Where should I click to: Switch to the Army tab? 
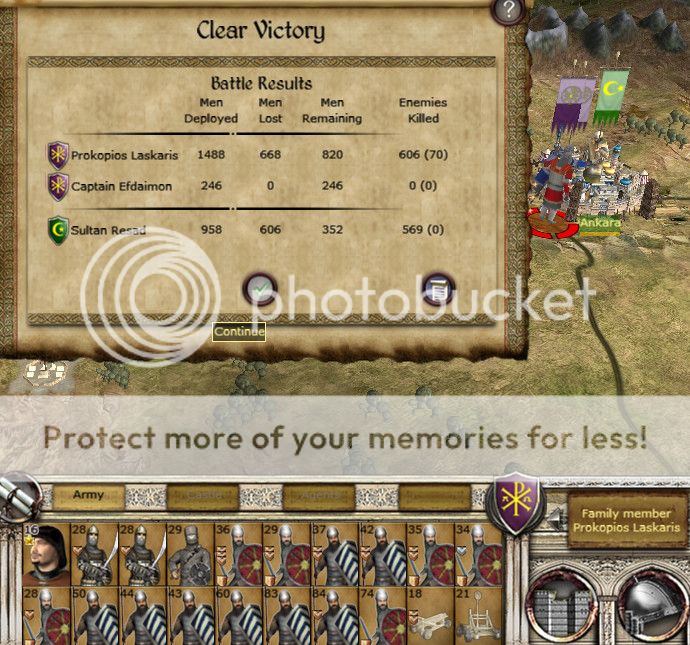tap(89, 496)
